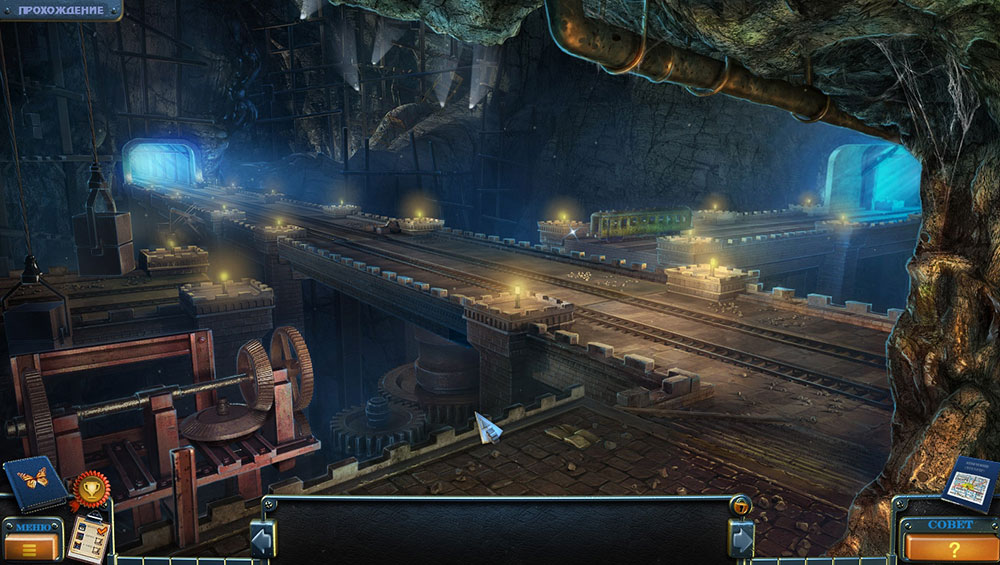Open the Прохождение walkthrough tab
The height and width of the screenshot is (565, 1000).
tap(60, 10)
